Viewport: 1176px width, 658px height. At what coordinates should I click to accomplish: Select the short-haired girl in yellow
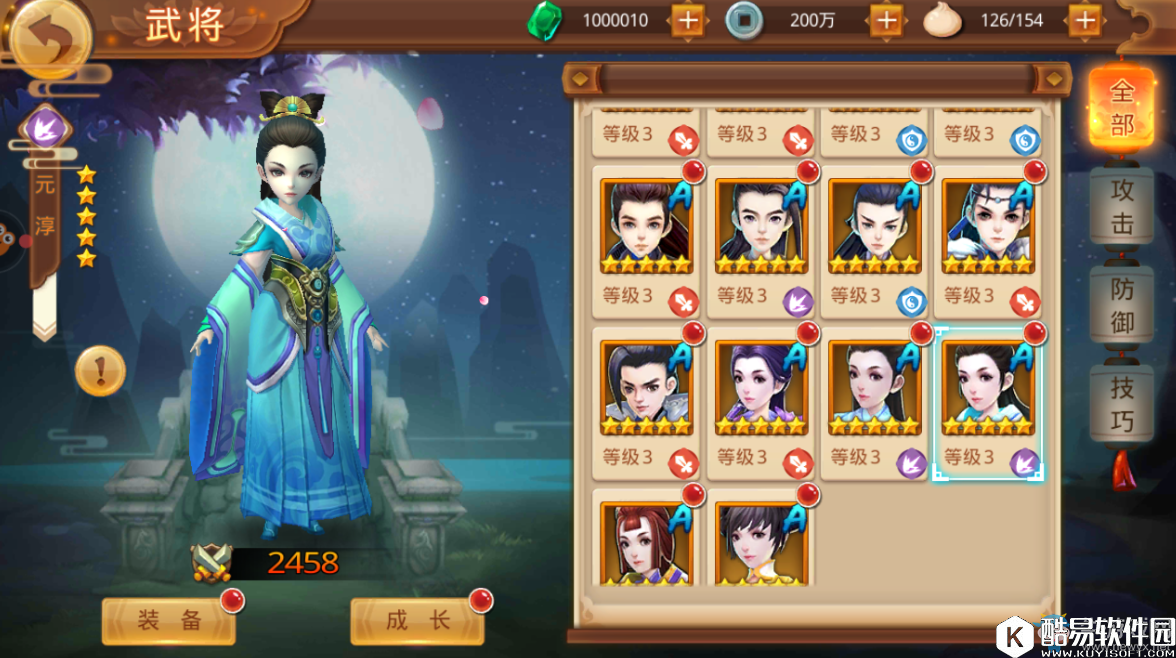(760, 540)
